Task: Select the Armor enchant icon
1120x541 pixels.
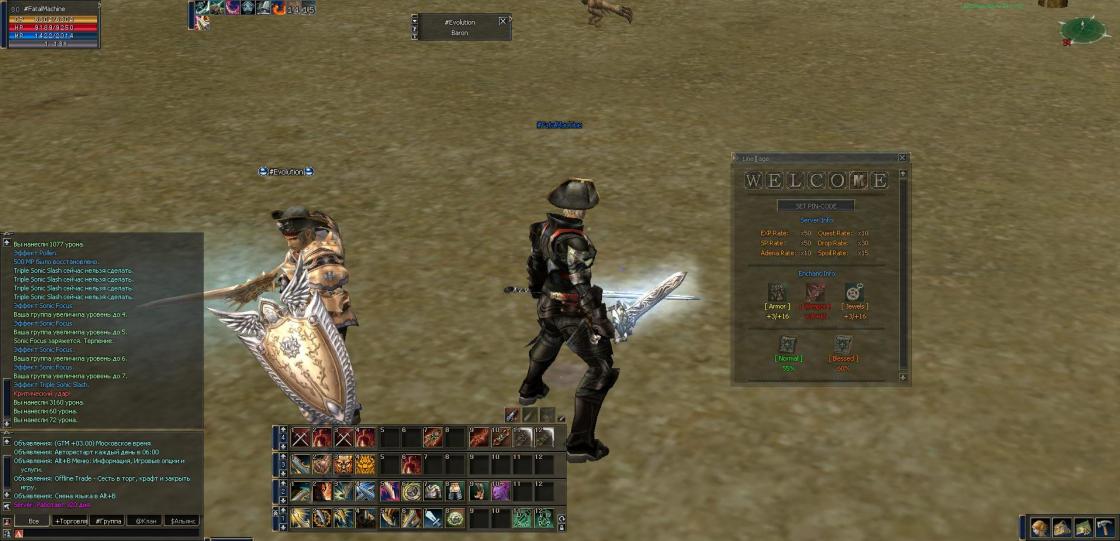Action: pos(777,291)
